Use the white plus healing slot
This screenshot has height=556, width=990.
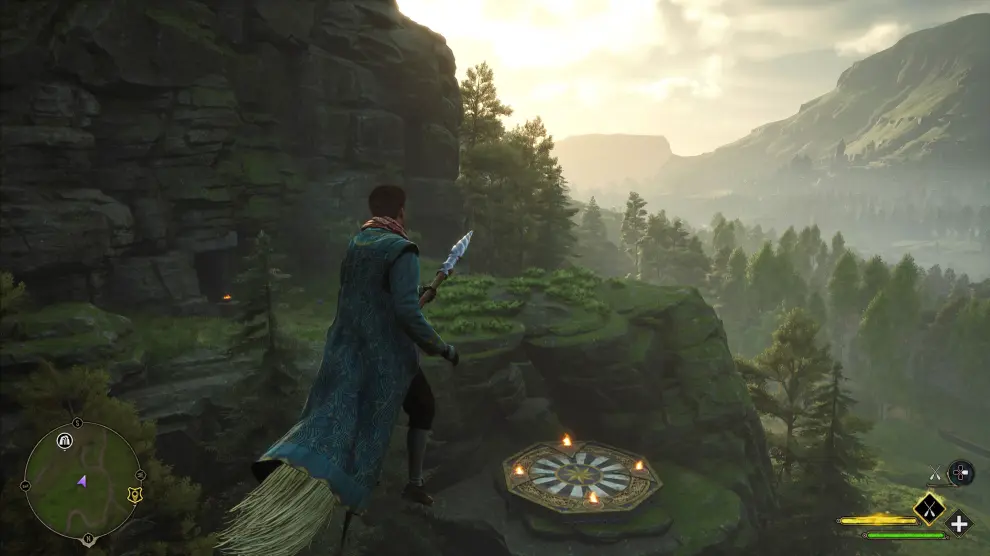tap(959, 522)
